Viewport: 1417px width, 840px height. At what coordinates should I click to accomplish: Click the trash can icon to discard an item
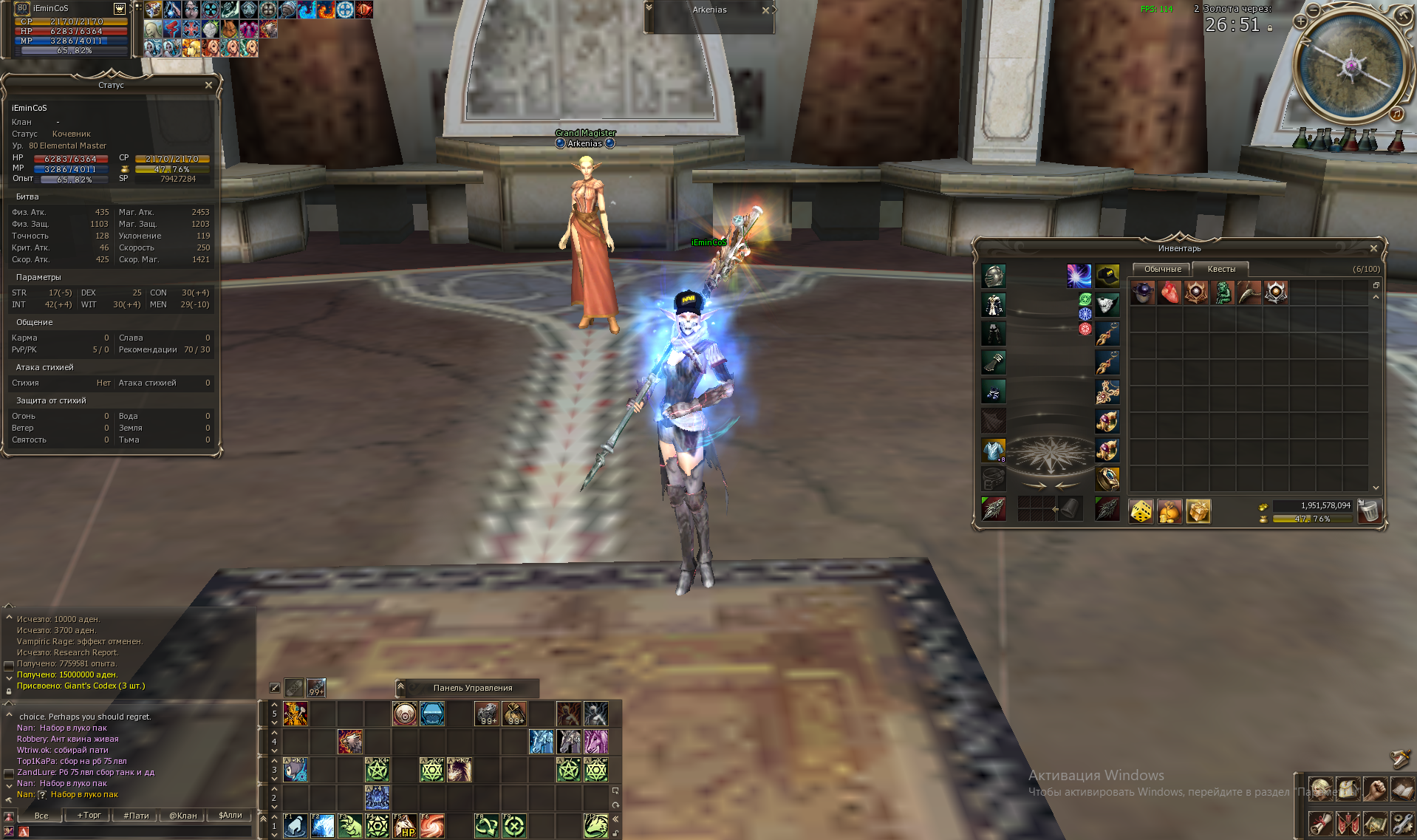coord(1371,510)
